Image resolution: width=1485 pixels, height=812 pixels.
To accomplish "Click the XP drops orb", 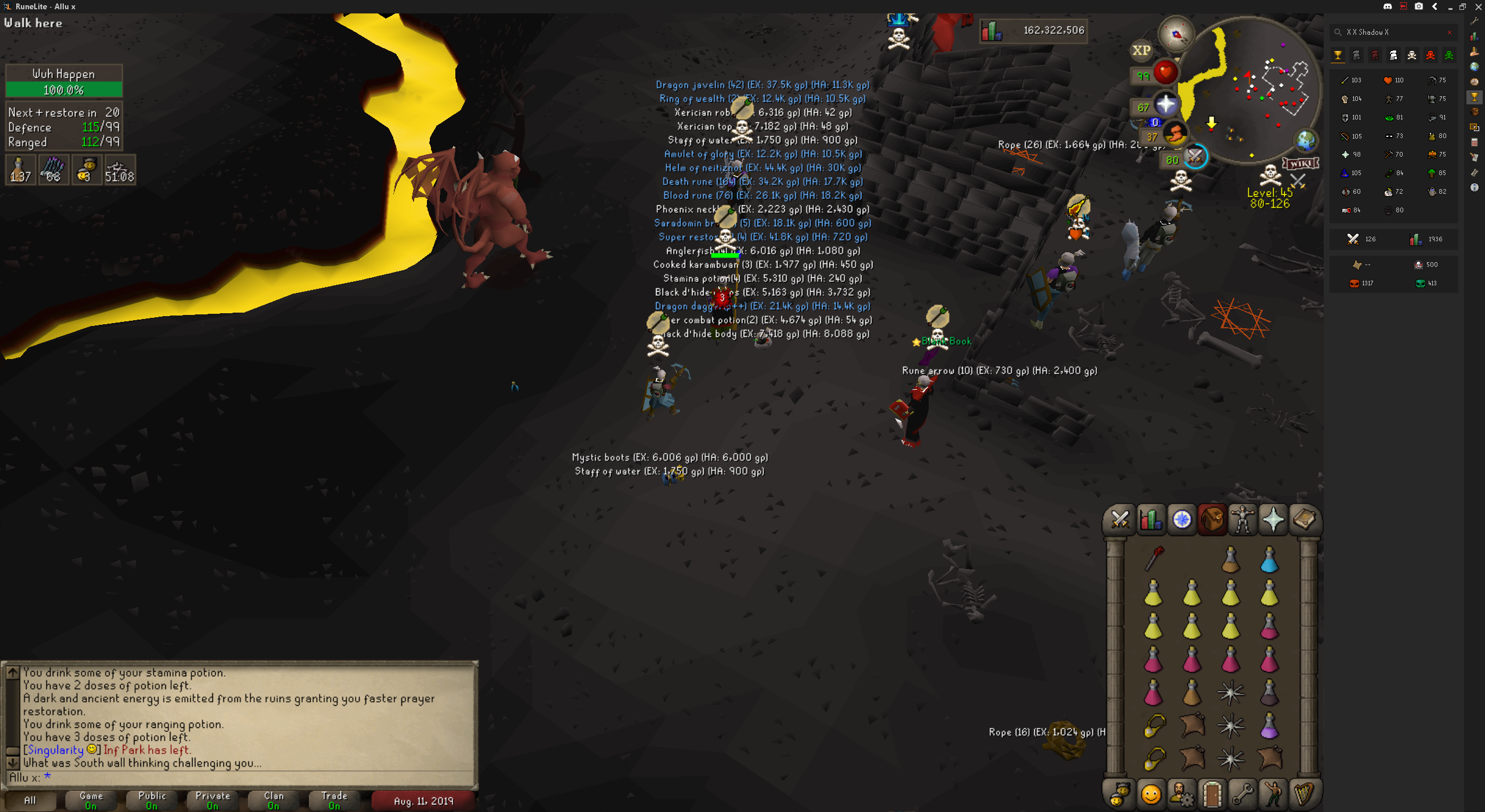I will [1141, 50].
